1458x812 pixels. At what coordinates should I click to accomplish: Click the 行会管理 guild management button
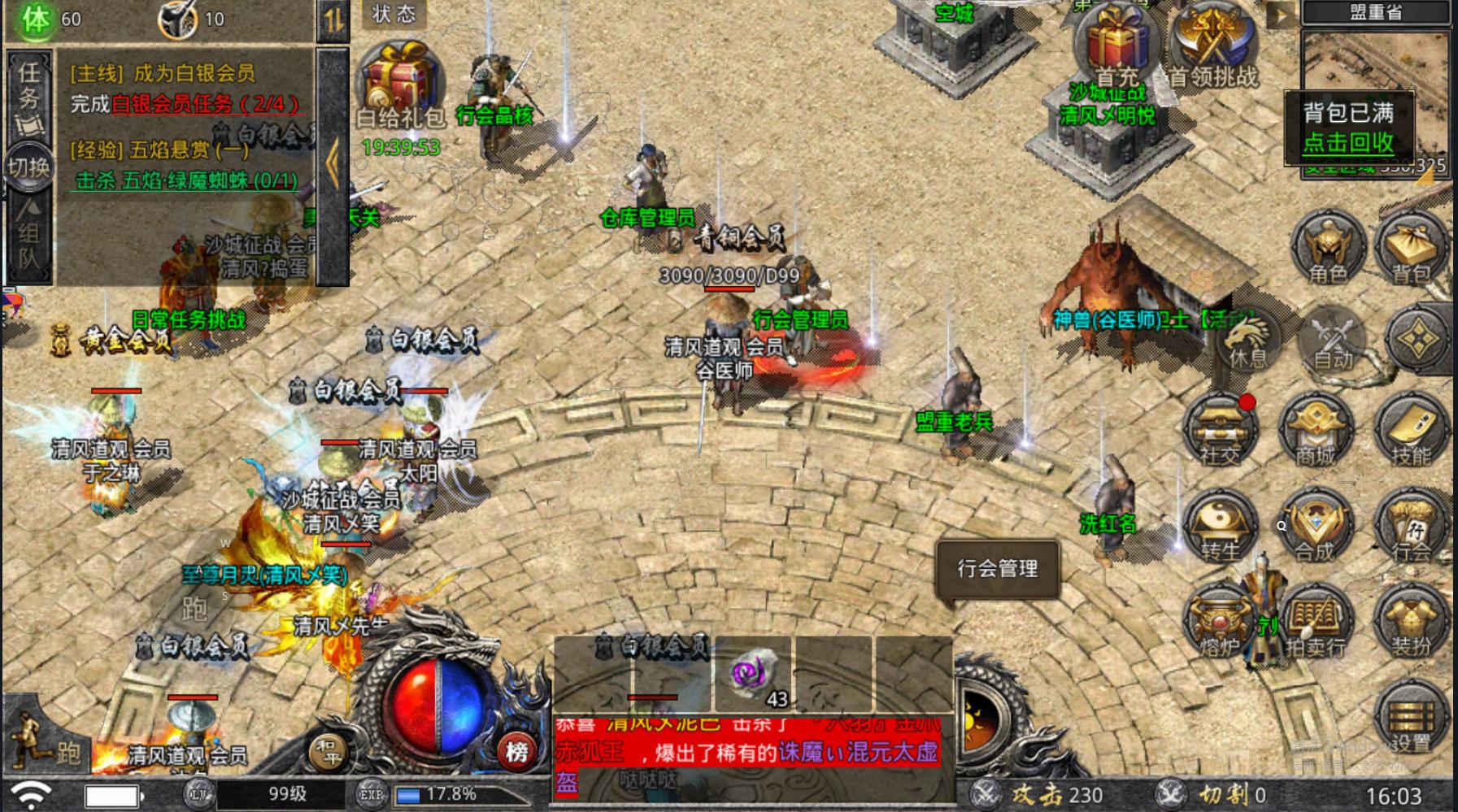[x=998, y=569]
